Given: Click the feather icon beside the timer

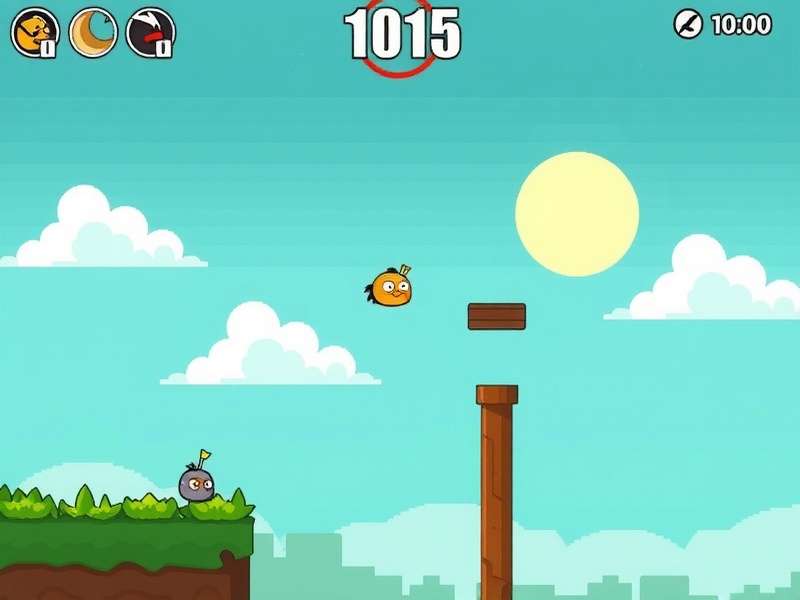Looking at the screenshot, I should pos(688,24).
